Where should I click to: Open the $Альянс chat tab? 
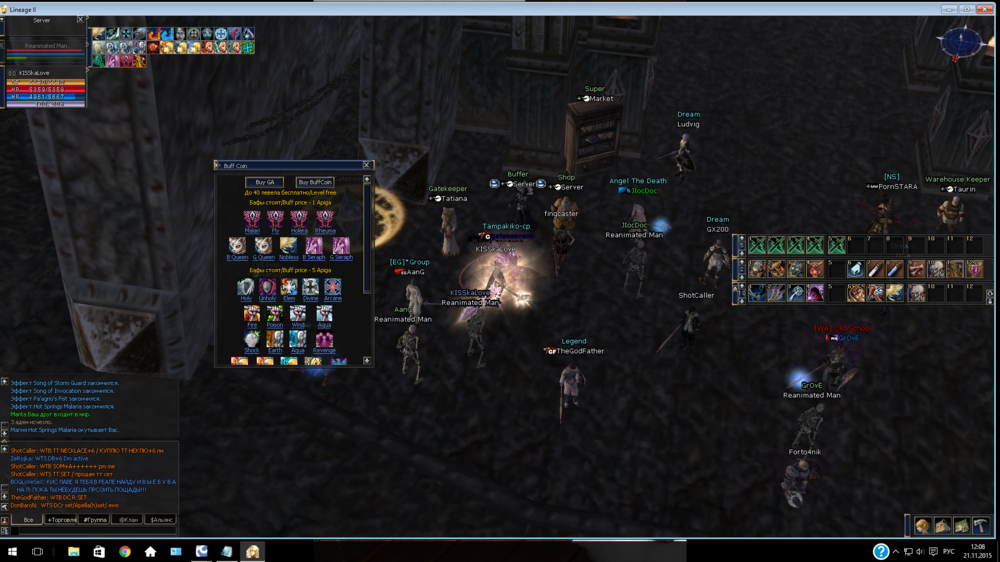(x=161, y=520)
